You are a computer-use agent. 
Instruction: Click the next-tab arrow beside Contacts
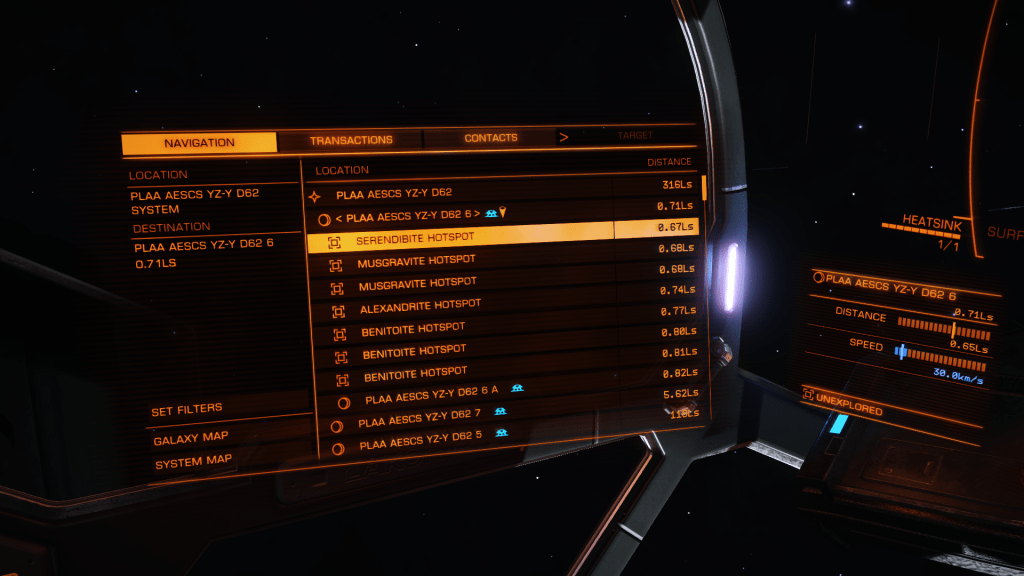pos(564,137)
